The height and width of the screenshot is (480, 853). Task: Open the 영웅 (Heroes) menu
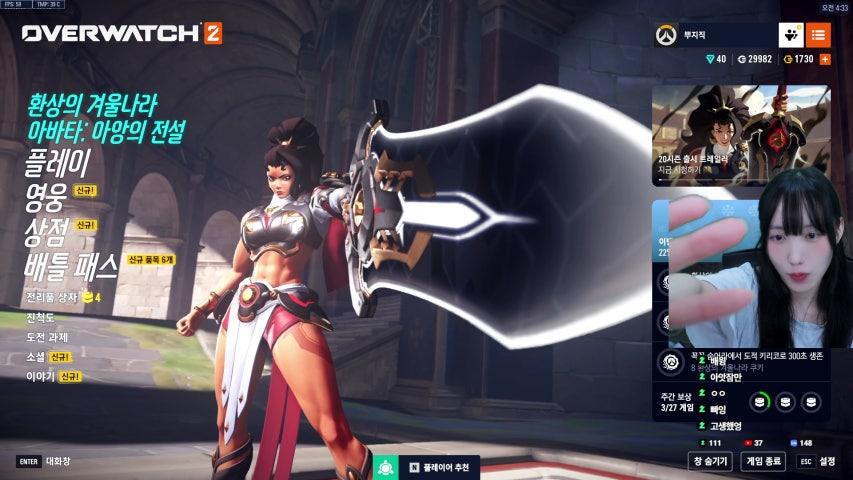pyautogui.click(x=45, y=195)
